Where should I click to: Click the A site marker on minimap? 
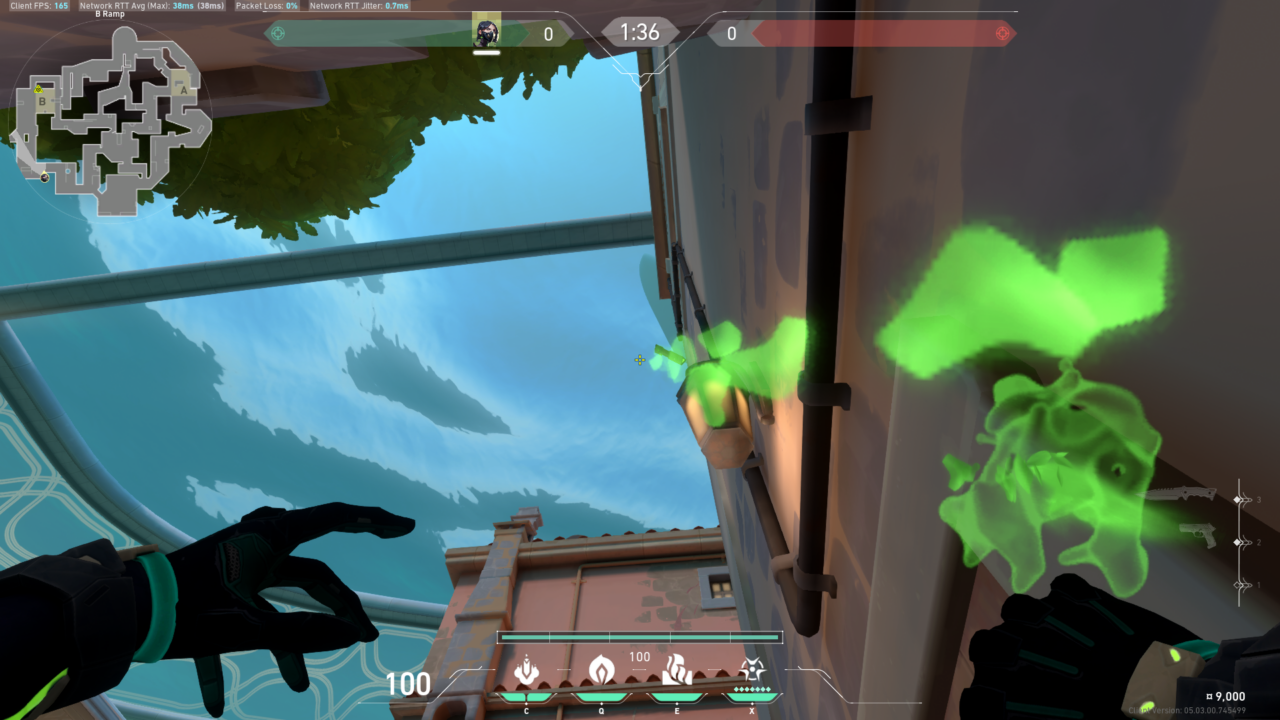182,88
